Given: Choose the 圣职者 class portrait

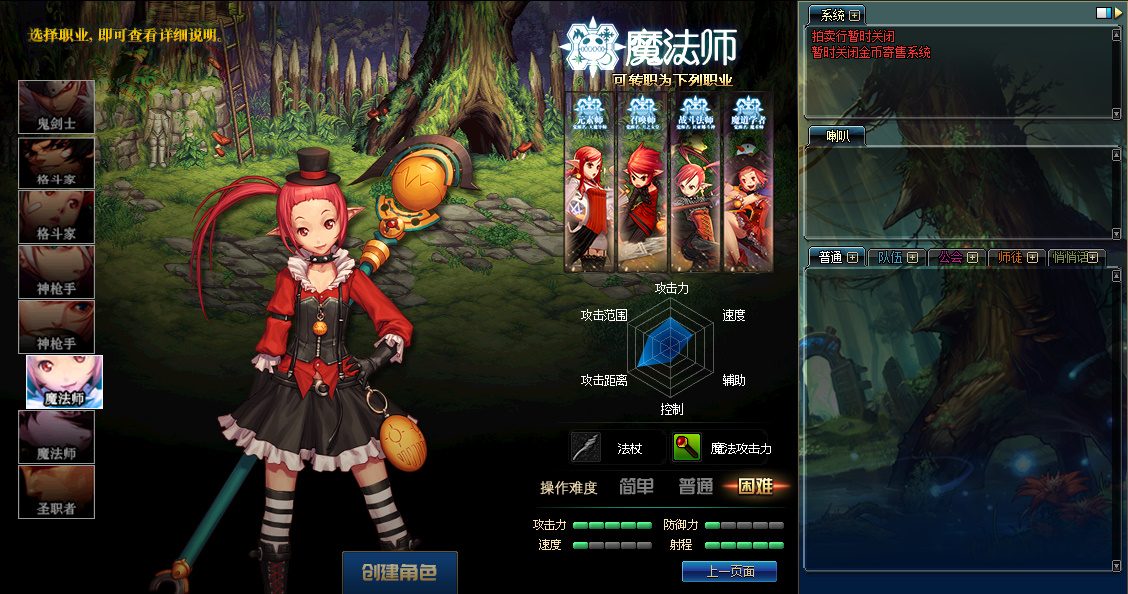Looking at the screenshot, I should [57, 492].
